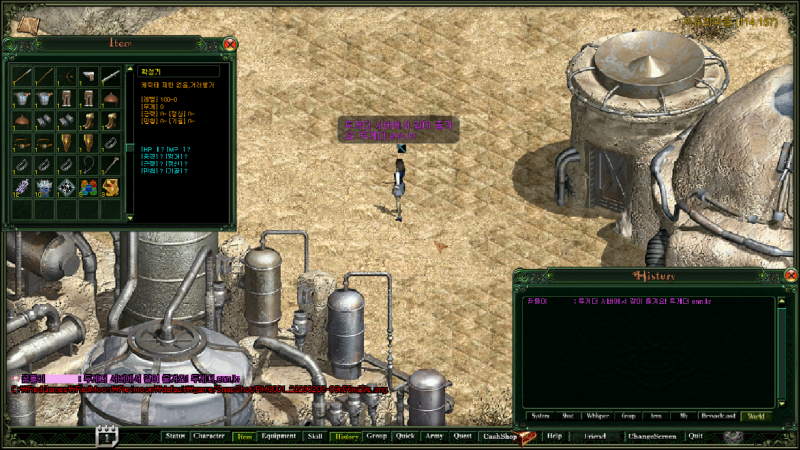Image resolution: width=800 pixels, height=450 pixels.
Task: Open the Friend list
Action: point(595,437)
